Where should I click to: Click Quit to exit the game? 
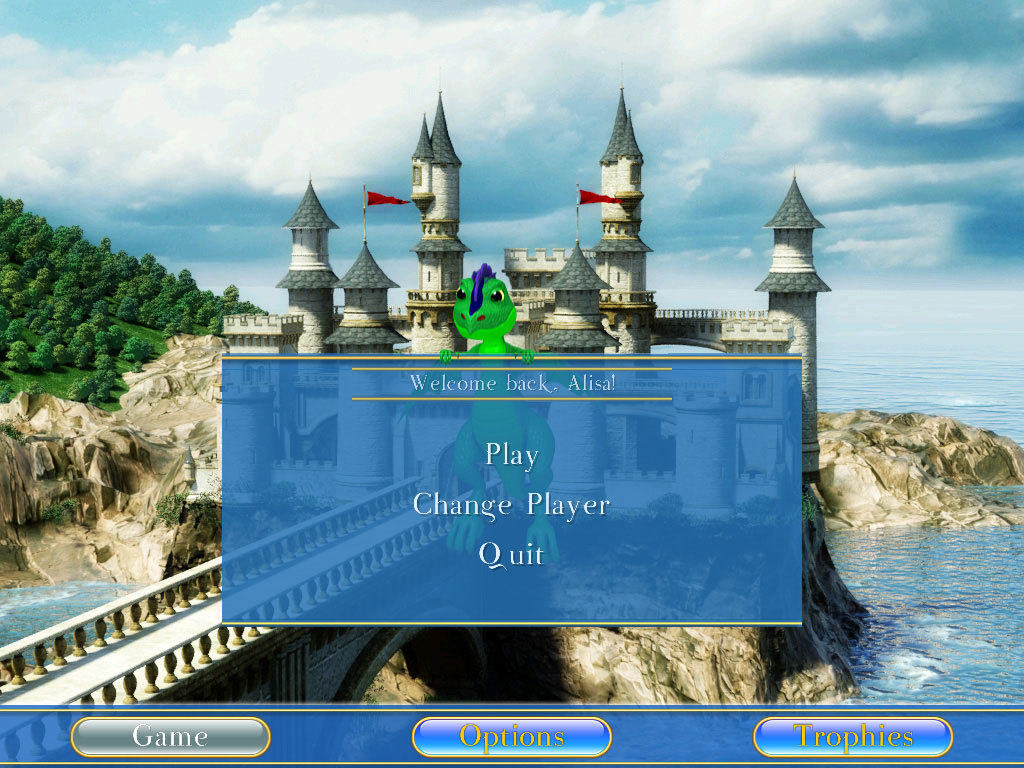pyautogui.click(x=511, y=554)
